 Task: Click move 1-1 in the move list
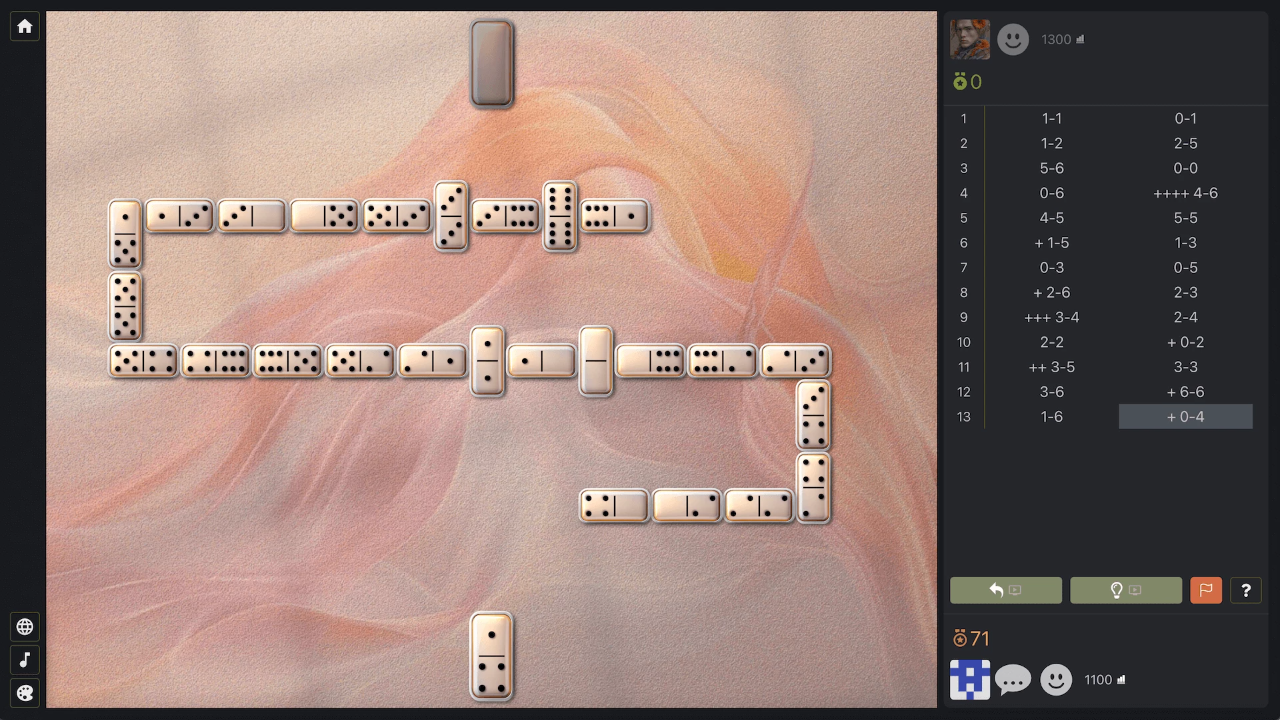coord(1051,118)
